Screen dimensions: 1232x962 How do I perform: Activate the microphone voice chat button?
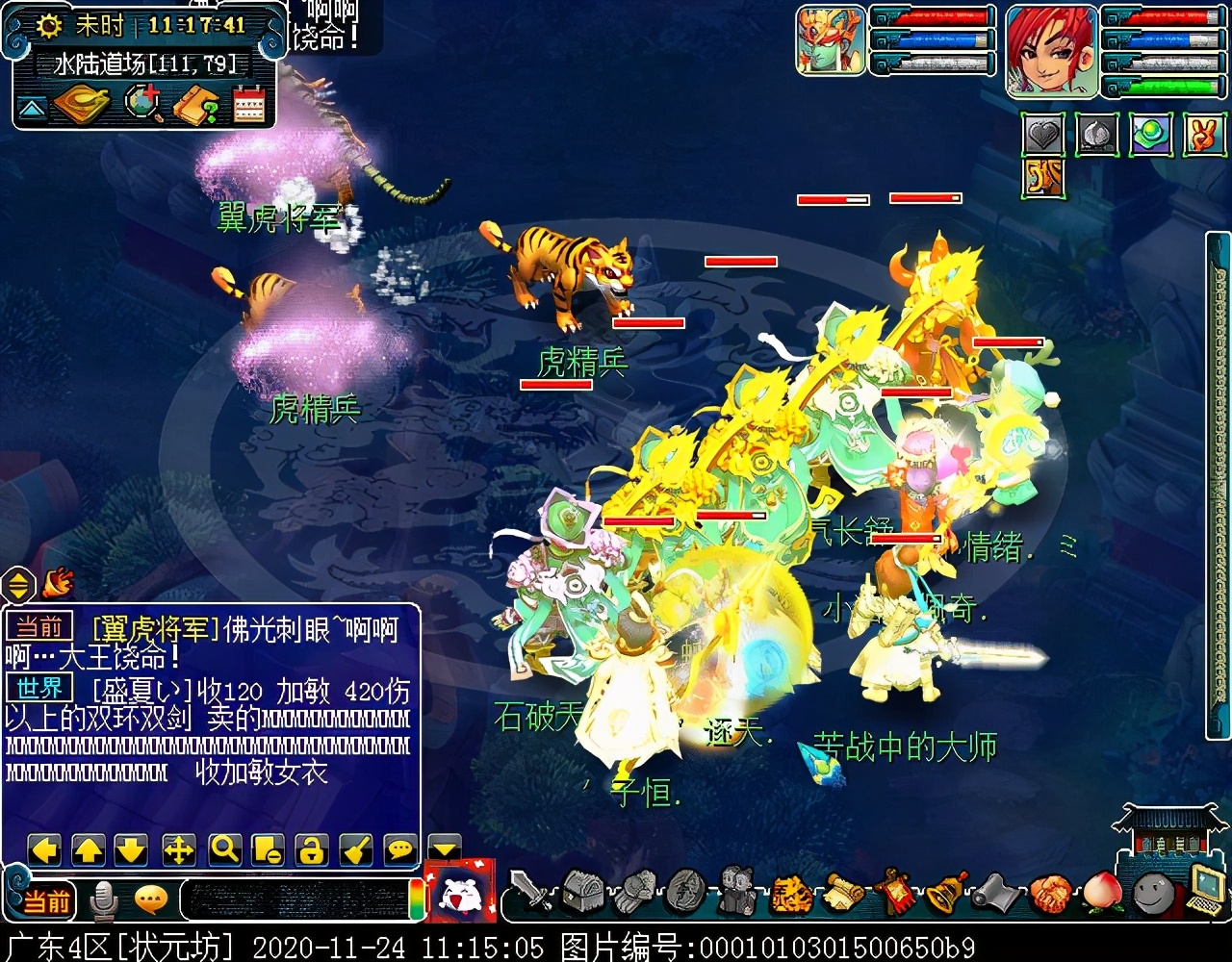pos(103,900)
